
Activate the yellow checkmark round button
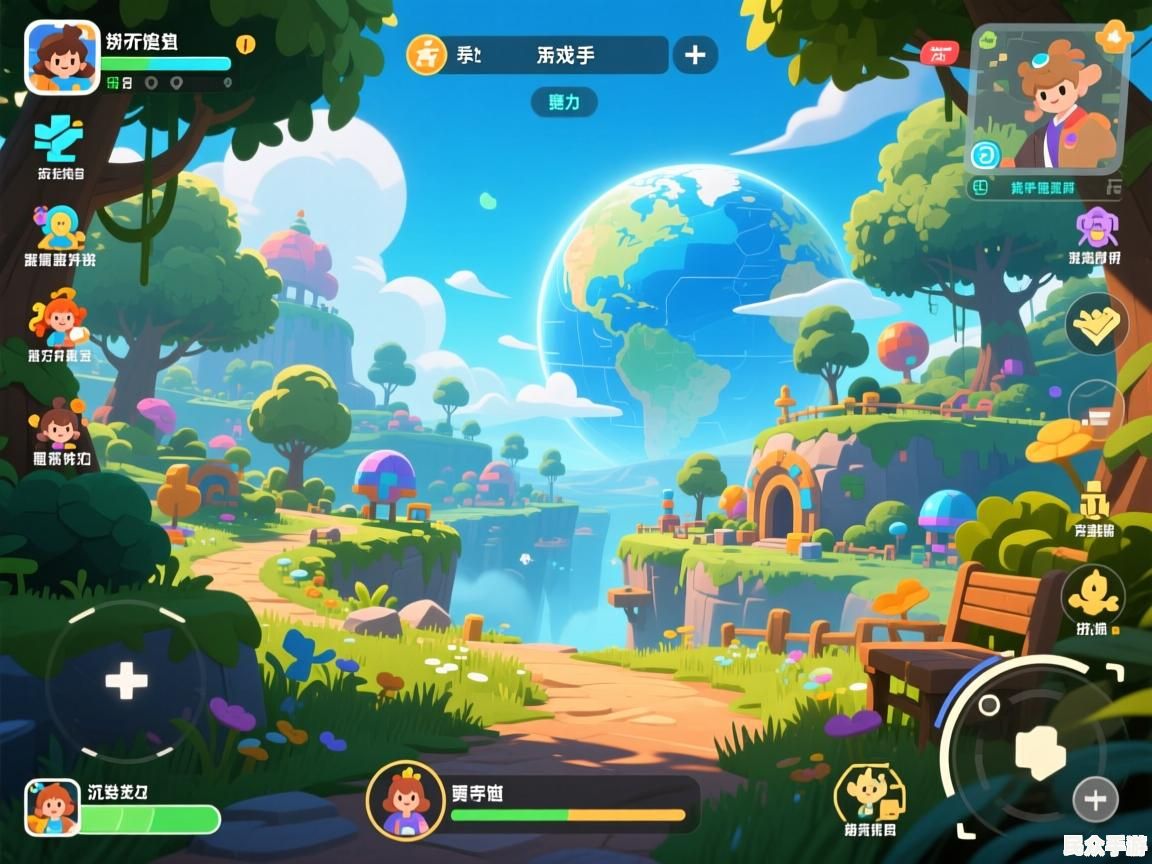[1096, 324]
